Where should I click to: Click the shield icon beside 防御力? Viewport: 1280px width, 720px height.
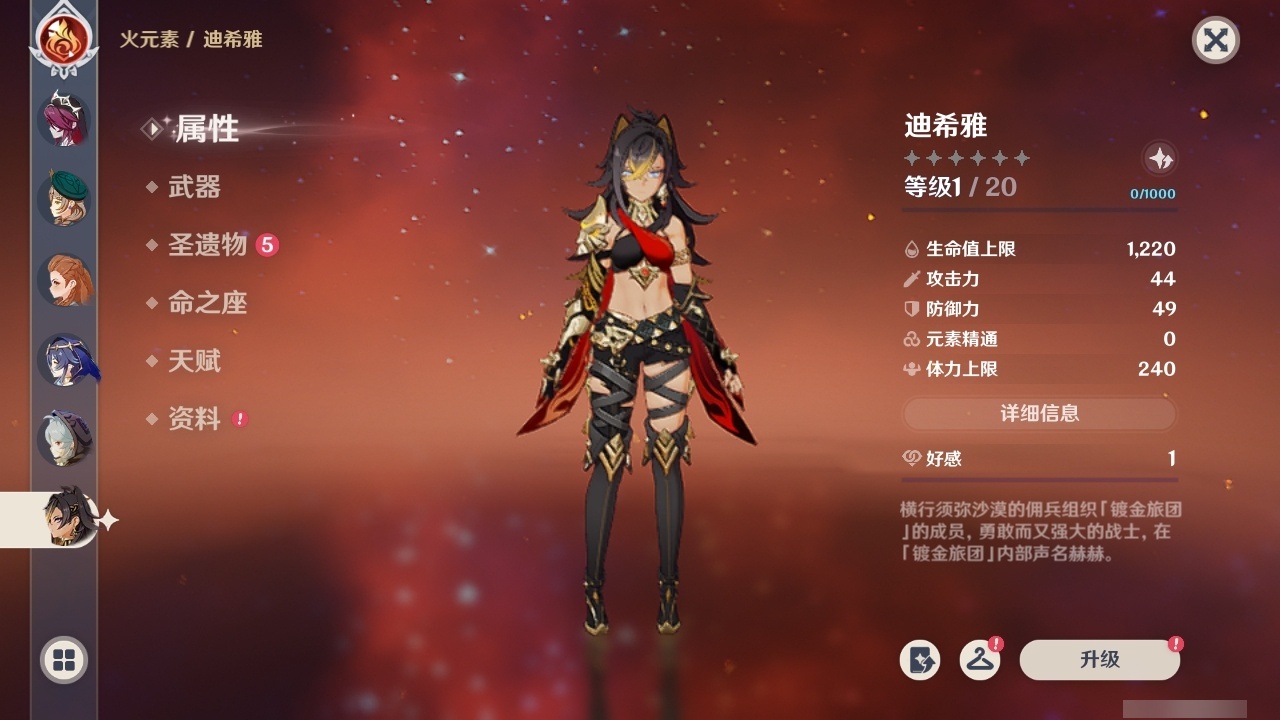pos(910,309)
